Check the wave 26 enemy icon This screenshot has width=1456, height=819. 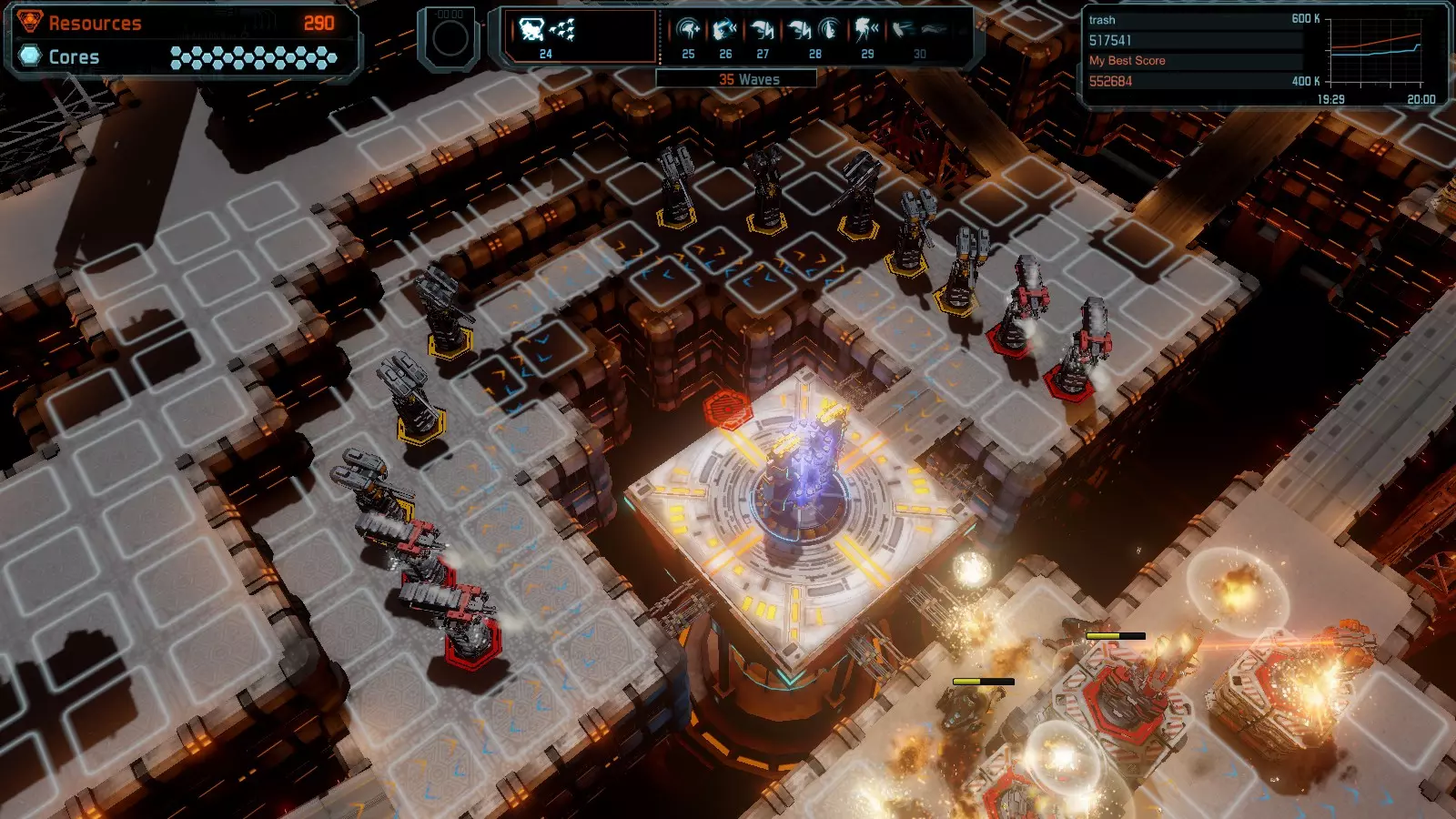click(x=725, y=32)
